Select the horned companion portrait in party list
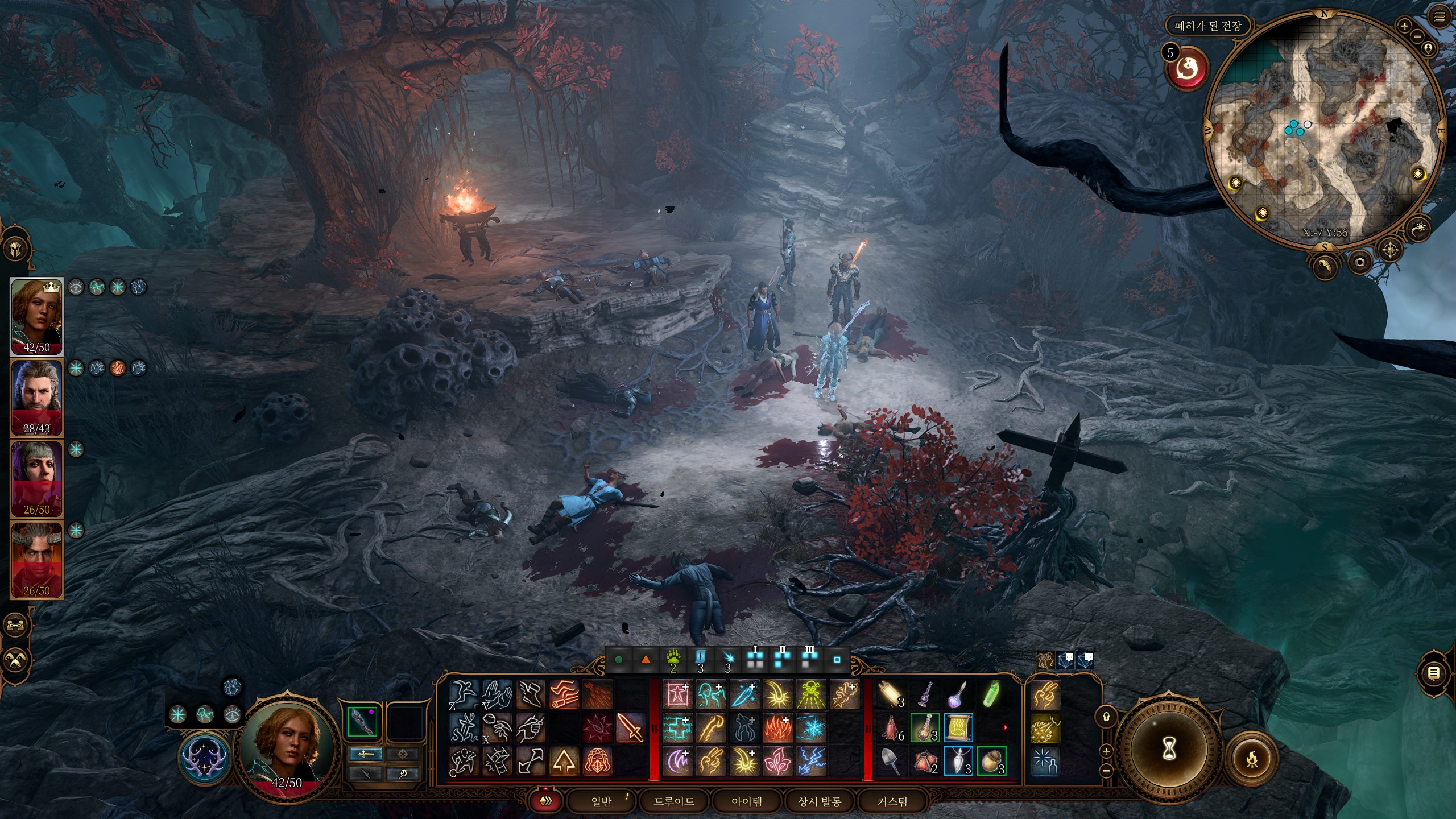This screenshot has width=1456, height=819. point(36,560)
